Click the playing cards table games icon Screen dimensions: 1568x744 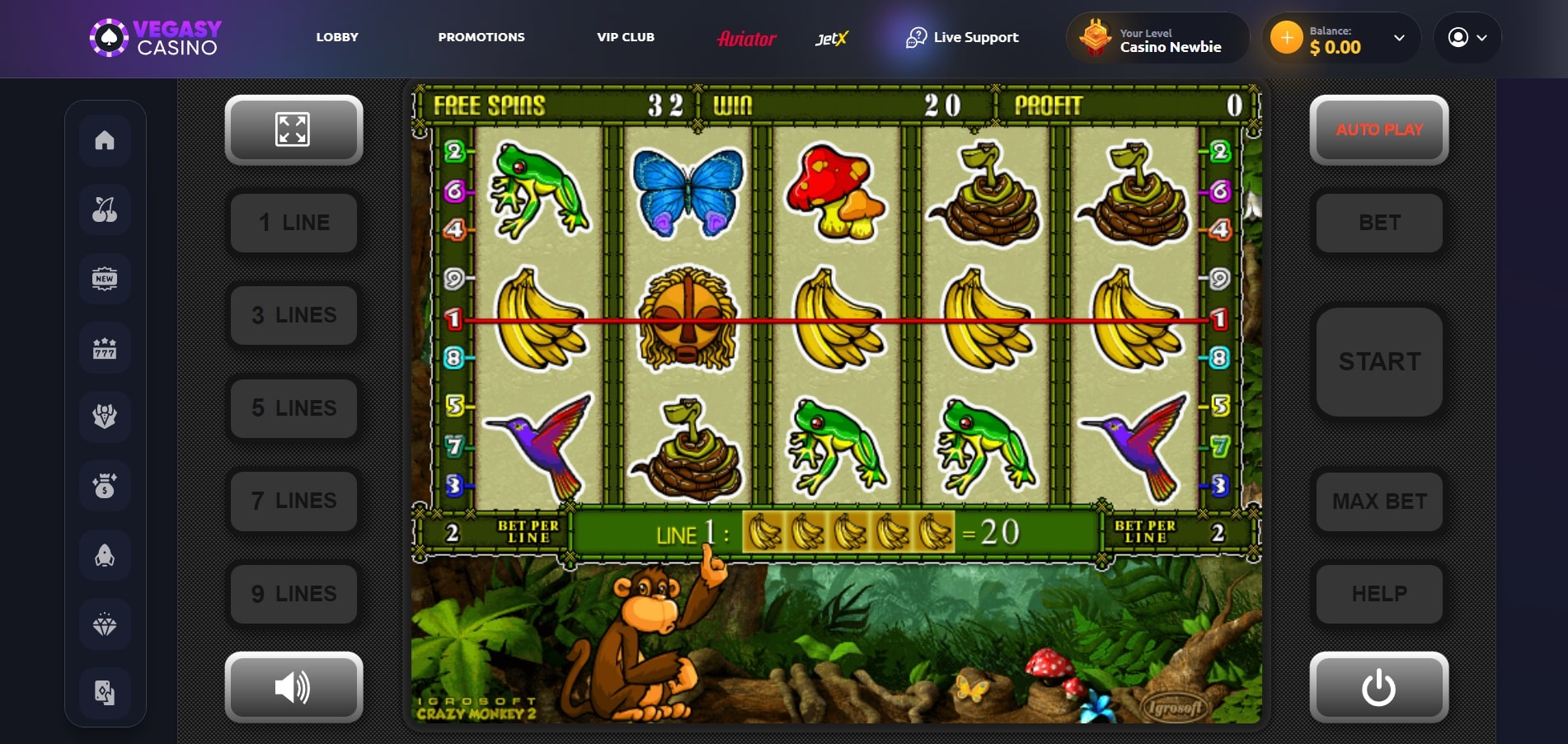[105, 693]
